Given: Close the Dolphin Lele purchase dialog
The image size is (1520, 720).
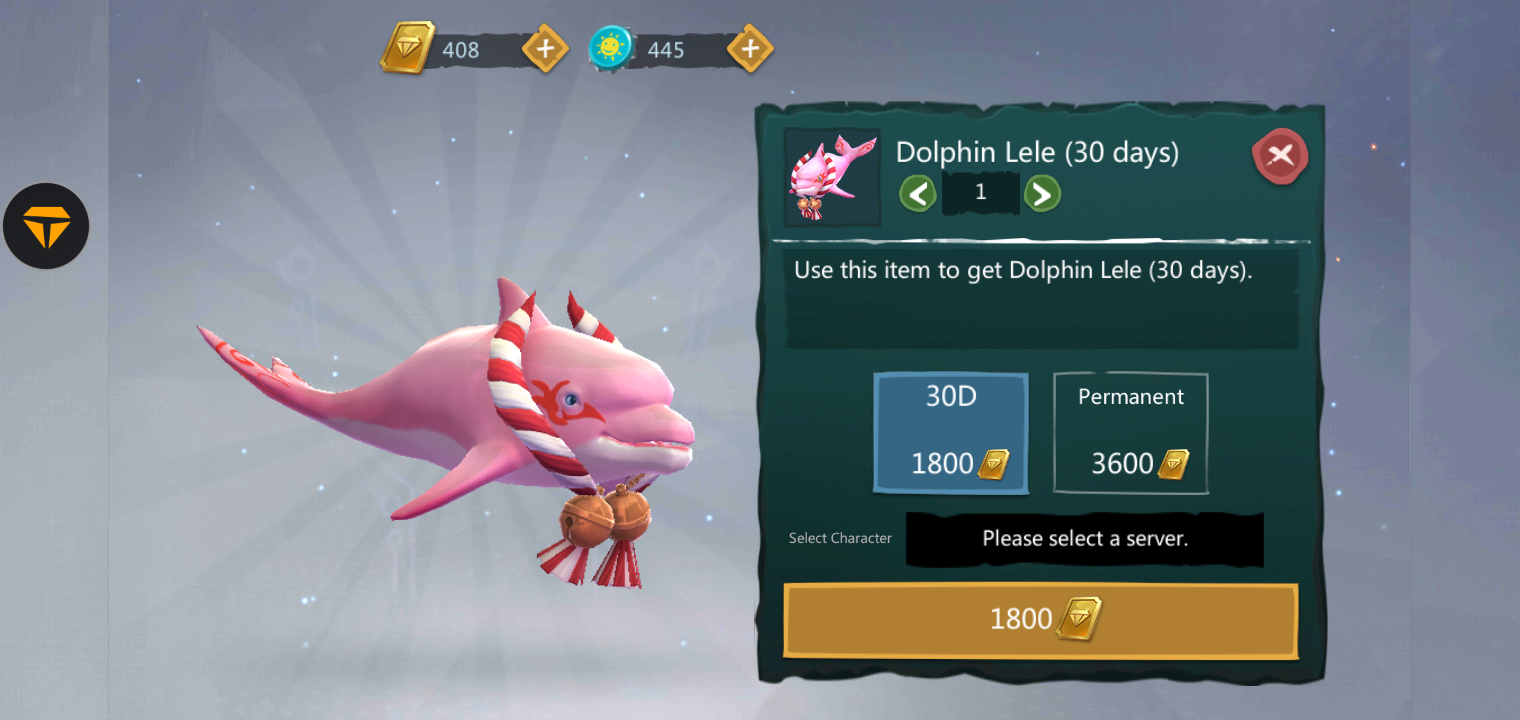Looking at the screenshot, I should tap(1280, 156).
